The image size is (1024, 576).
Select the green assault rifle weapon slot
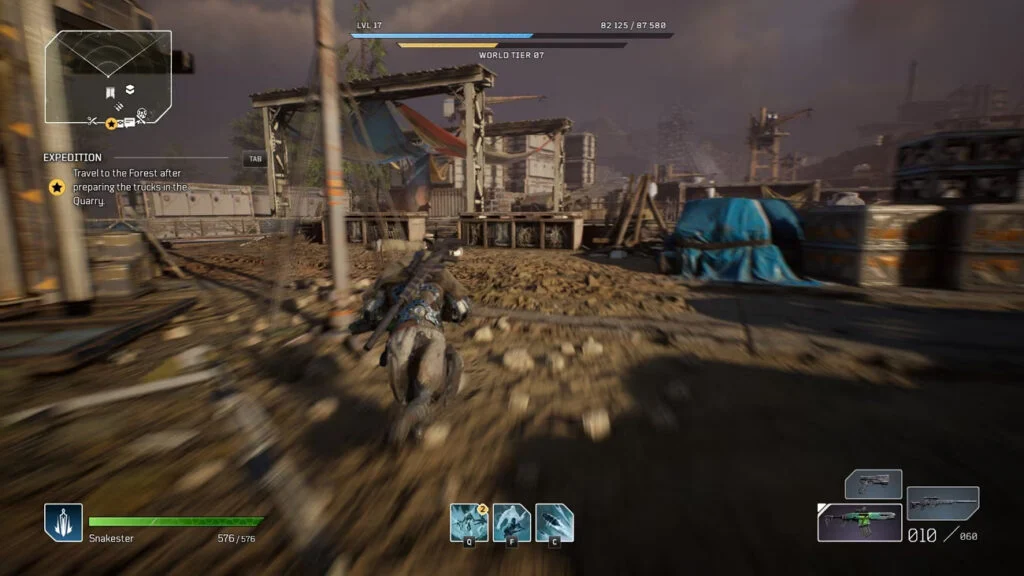(x=859, y=522)
